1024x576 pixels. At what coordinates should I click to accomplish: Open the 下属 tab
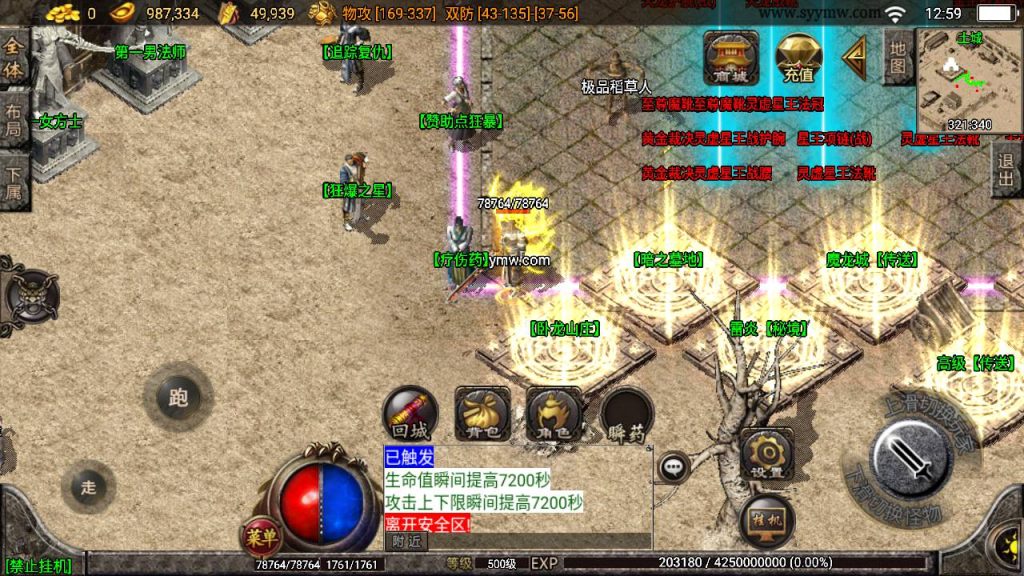click(13, 180)
